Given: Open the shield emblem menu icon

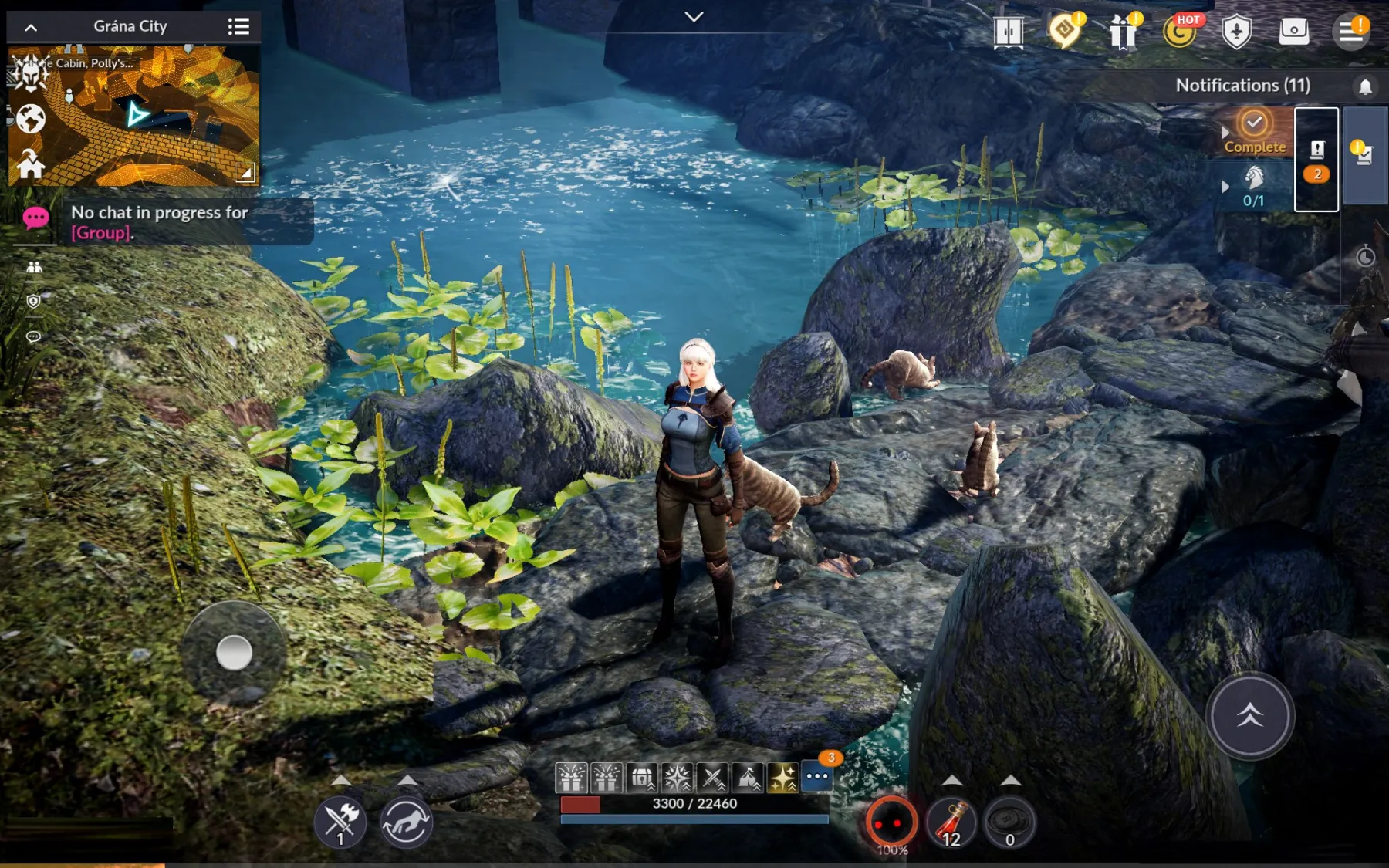Looking at the screenshot, I should [1239, 32].
